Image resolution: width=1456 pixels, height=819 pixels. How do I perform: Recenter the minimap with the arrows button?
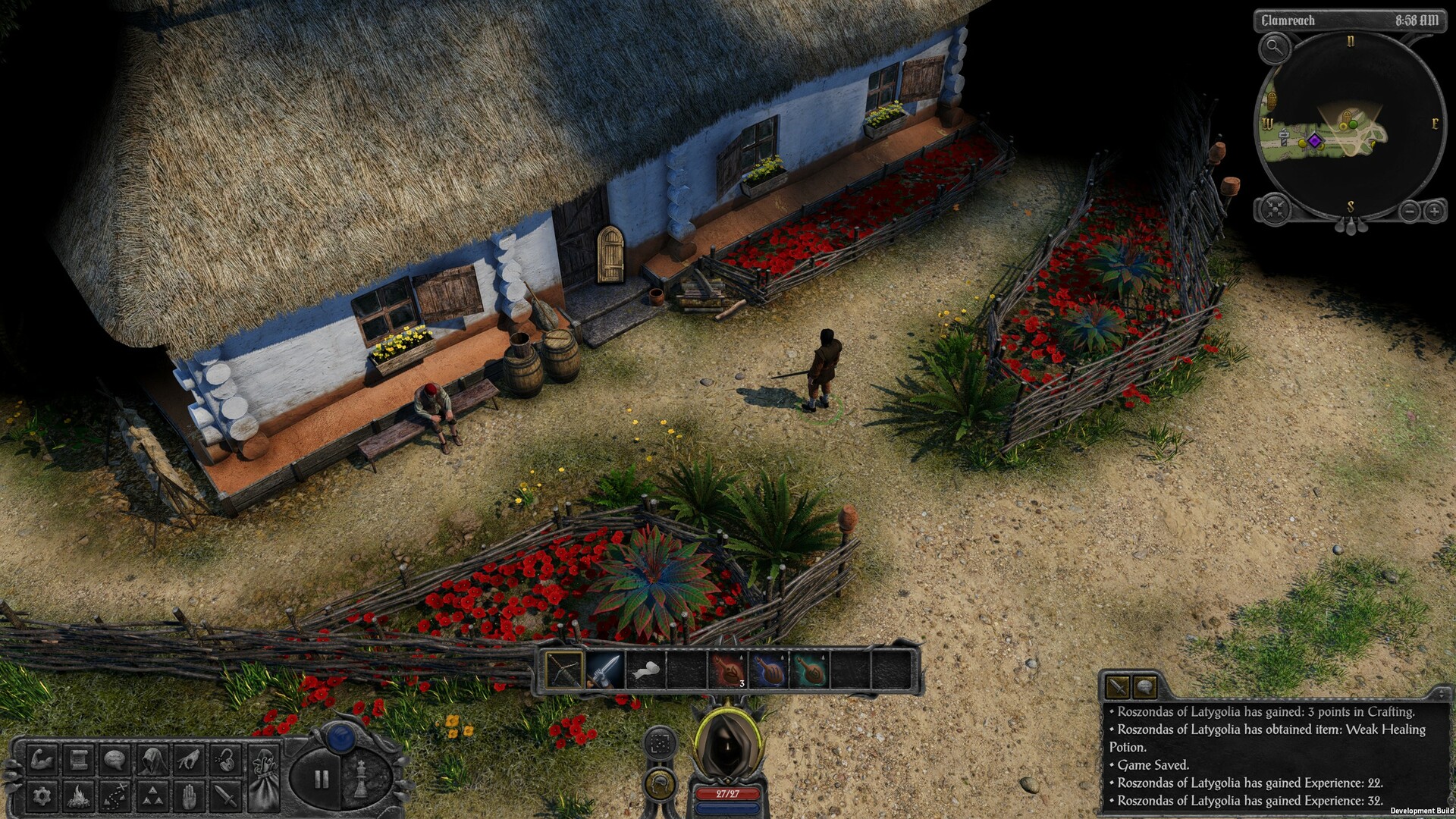1274,209
